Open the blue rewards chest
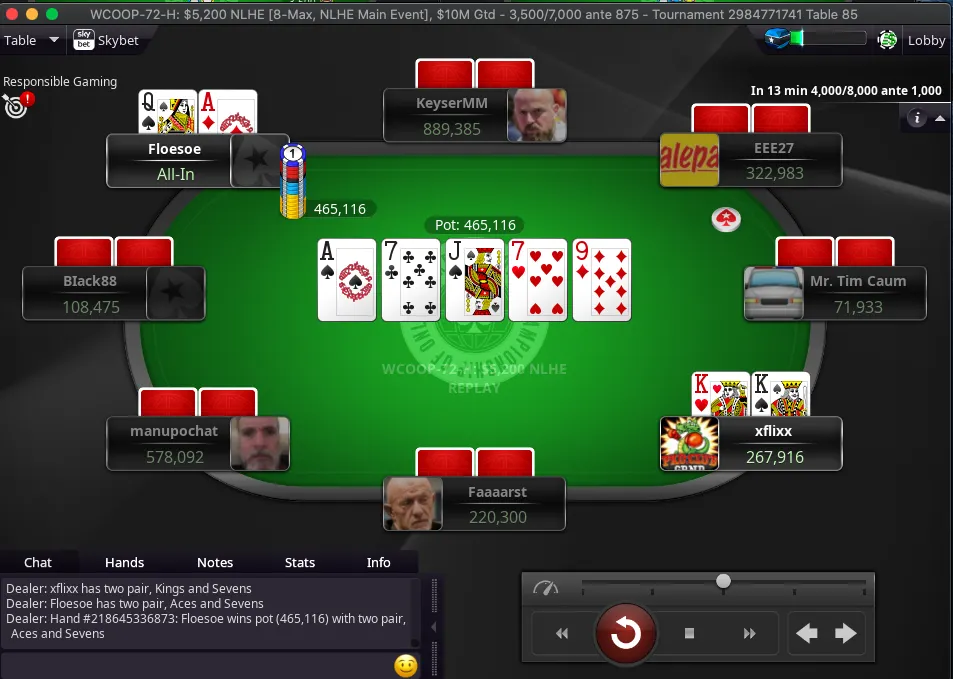The image size is (953, 679). pyautogui.click(x=780, y=39)
